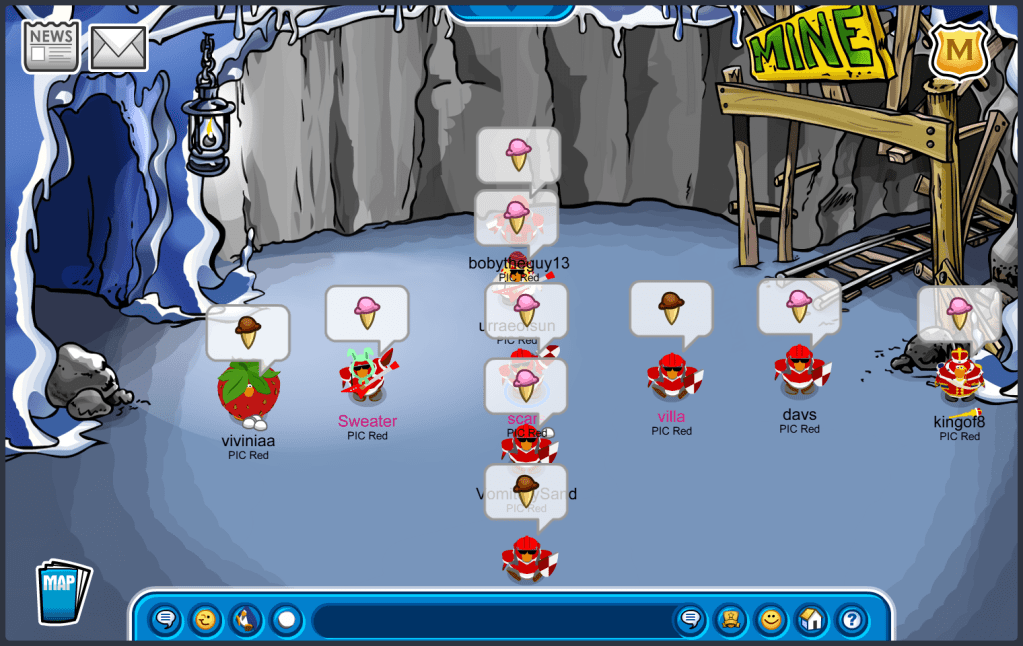Send the chat message with speech bubble button
Screen dimensions: 1023x646
pyautogui.click(x=690, y=620)
